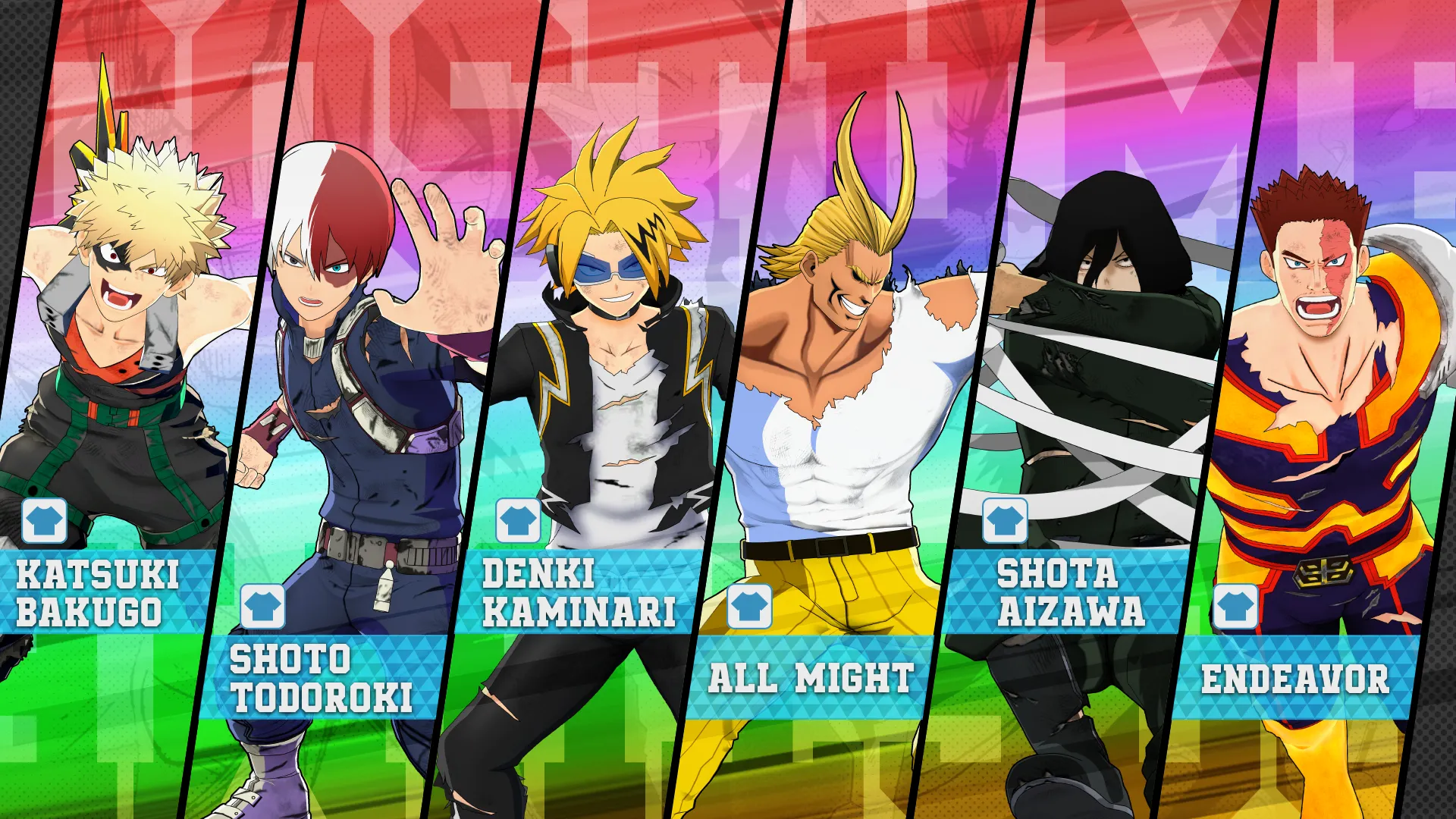Select the All Might name banner
1456x819 pixels.
tap(810, 678)
